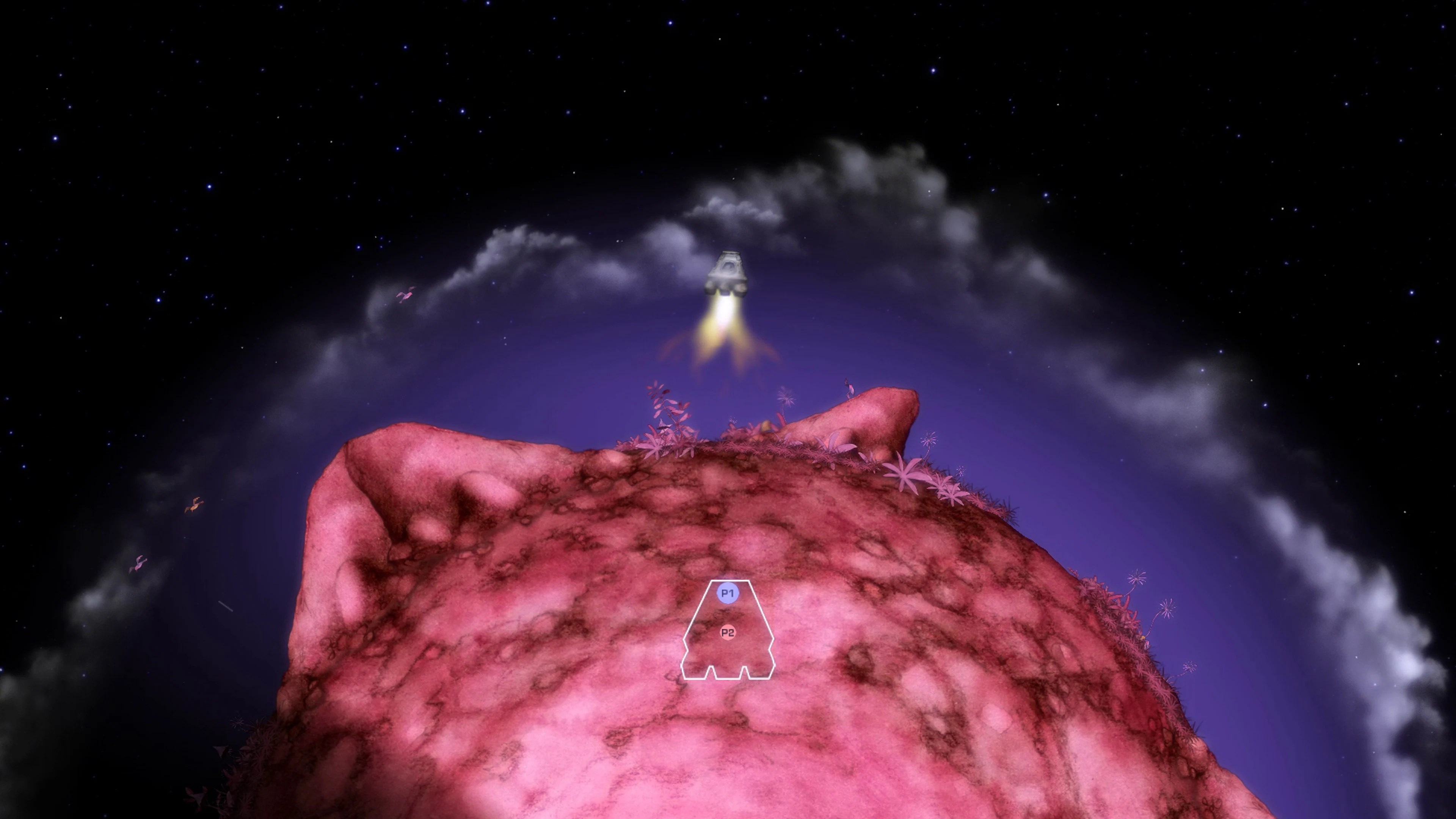This screenshot has width=1456, height=819.
Task: Toggle the P1 badge to swap players
Action: pos(728,593)
